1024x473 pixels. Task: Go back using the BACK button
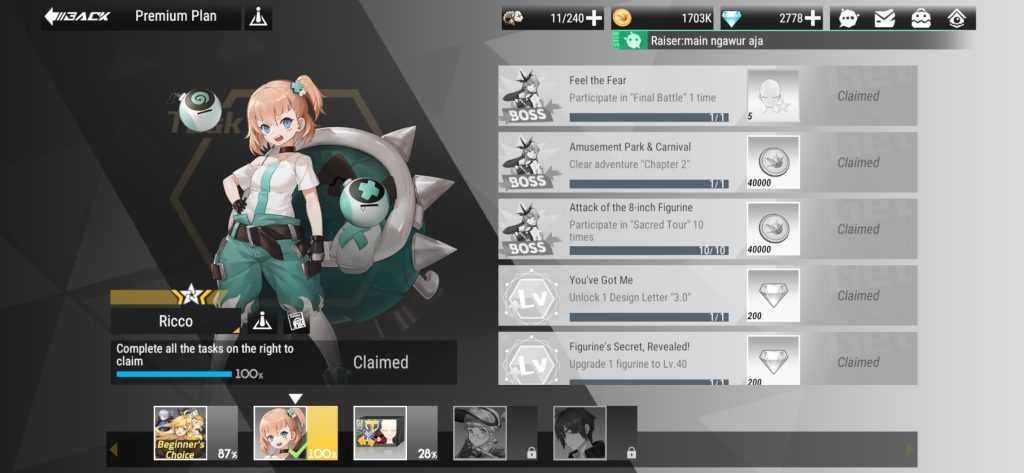[x=78, y=17]
